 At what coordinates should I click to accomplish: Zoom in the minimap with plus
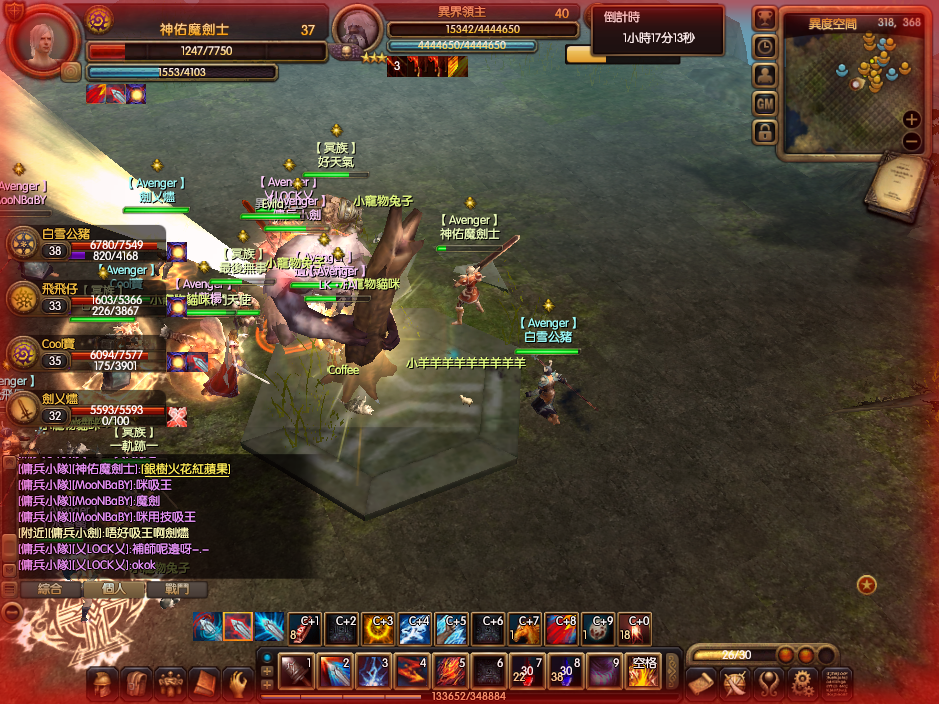coord(911,119)
